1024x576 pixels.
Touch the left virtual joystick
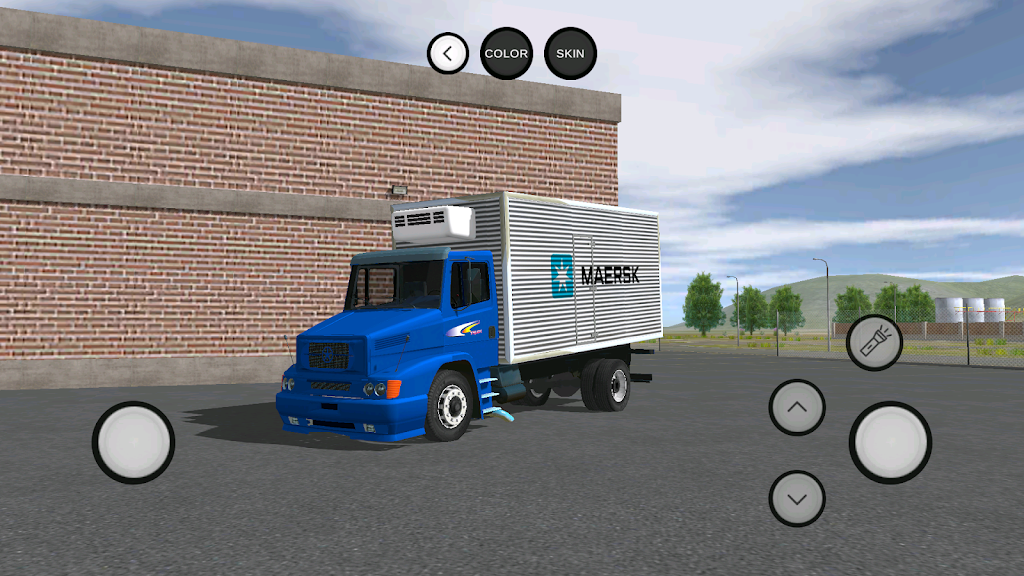(133, 442)
